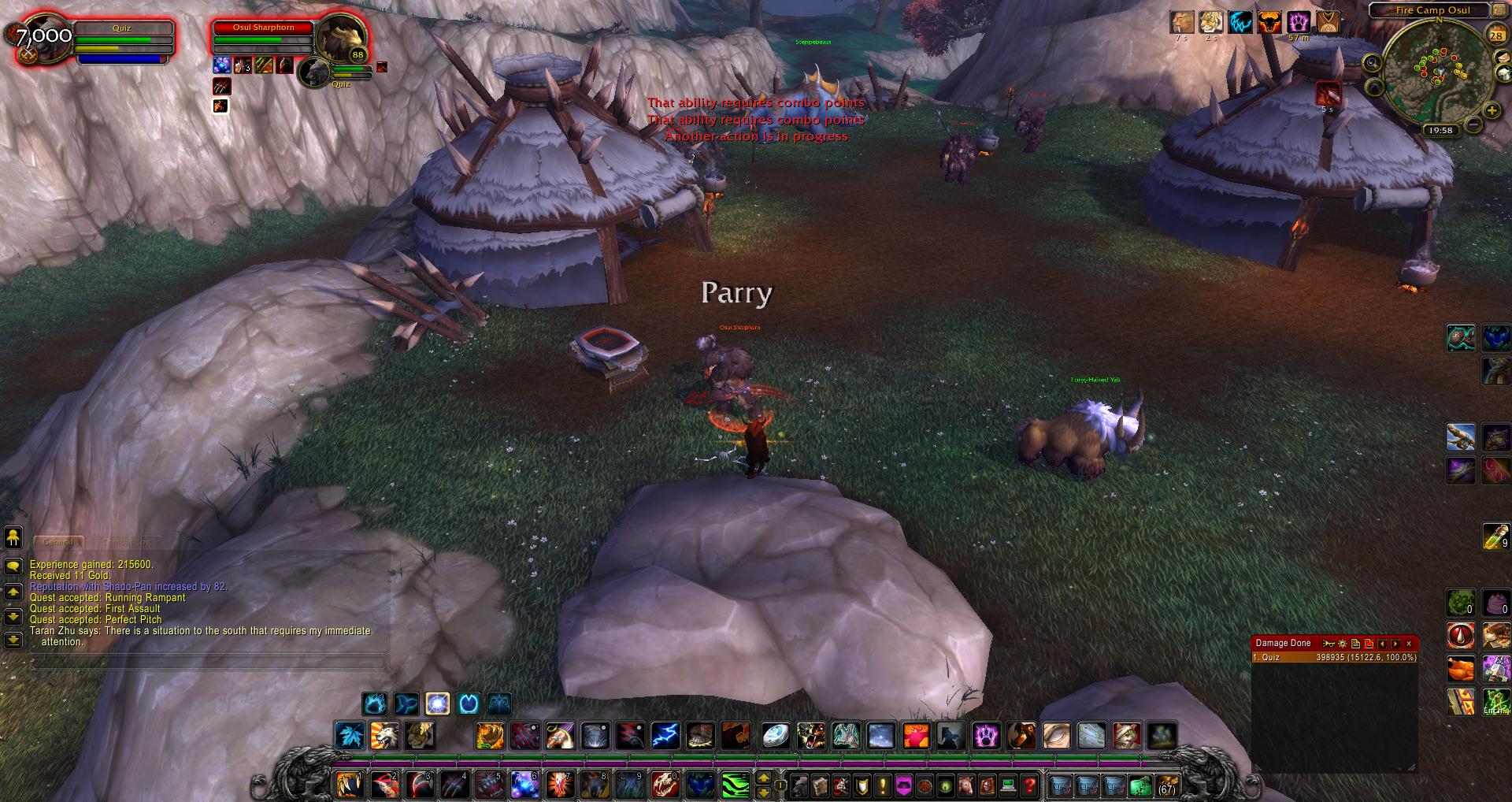Open the calendar showing day 28
1512x802 pixels.
coord(1495,35)
